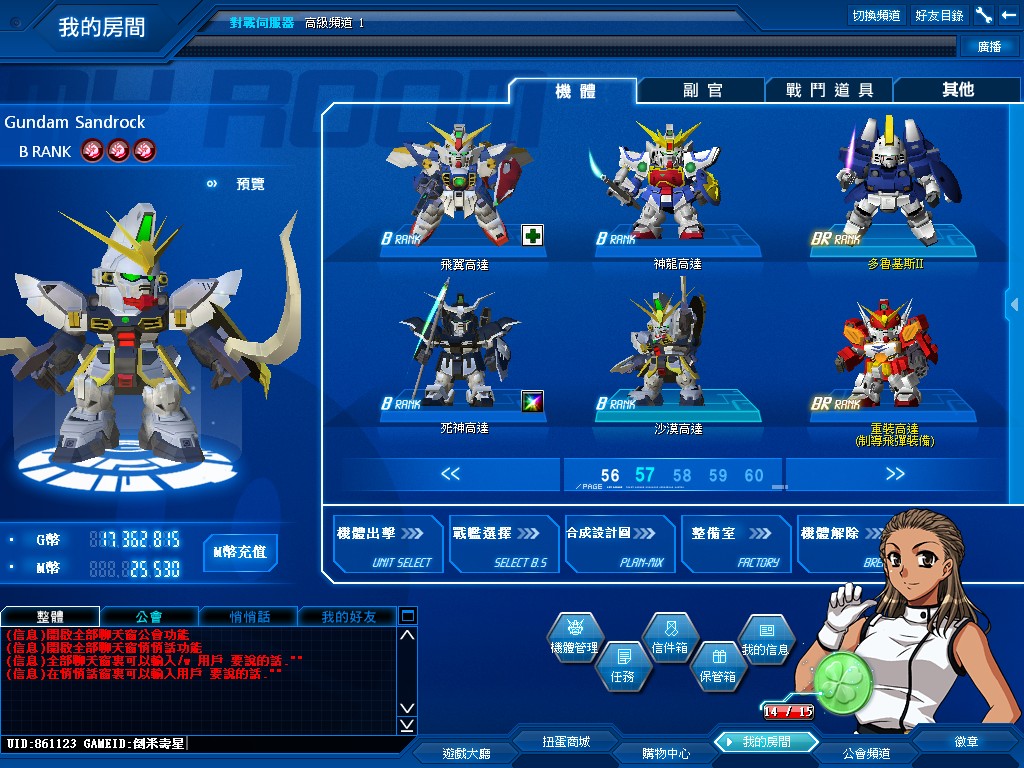Click the 切換頻道 channel switch button
The width and height of the screenshot is (1024, 768).
tap(876, 15)
